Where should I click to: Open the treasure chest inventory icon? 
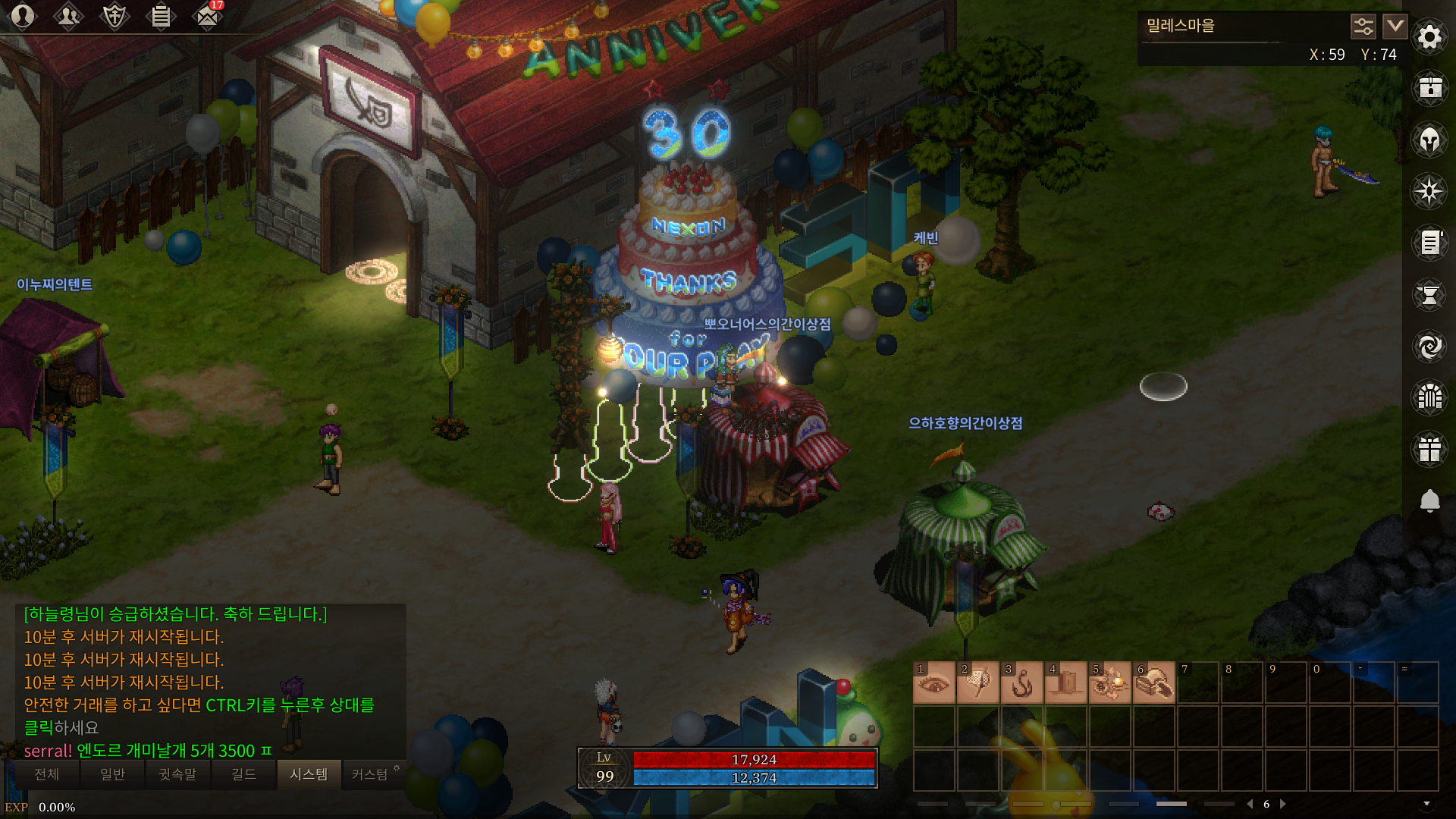click(x=1429, y=88)
